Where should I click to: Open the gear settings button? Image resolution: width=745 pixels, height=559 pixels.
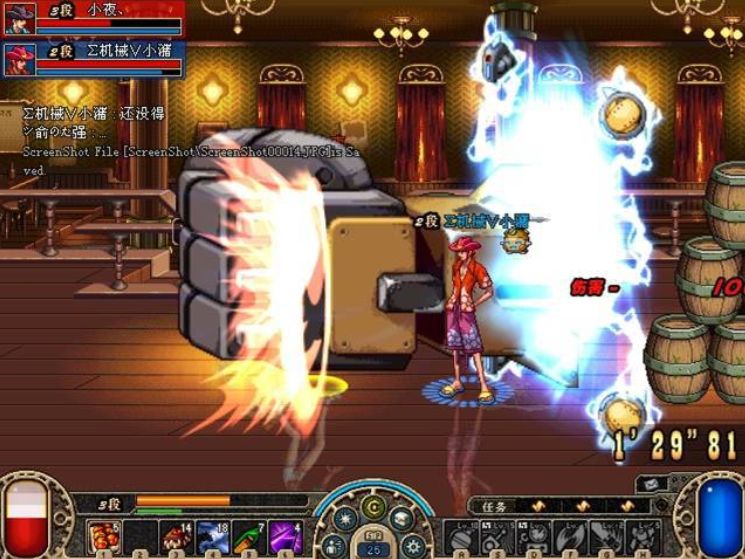click(x=412, y=544)
